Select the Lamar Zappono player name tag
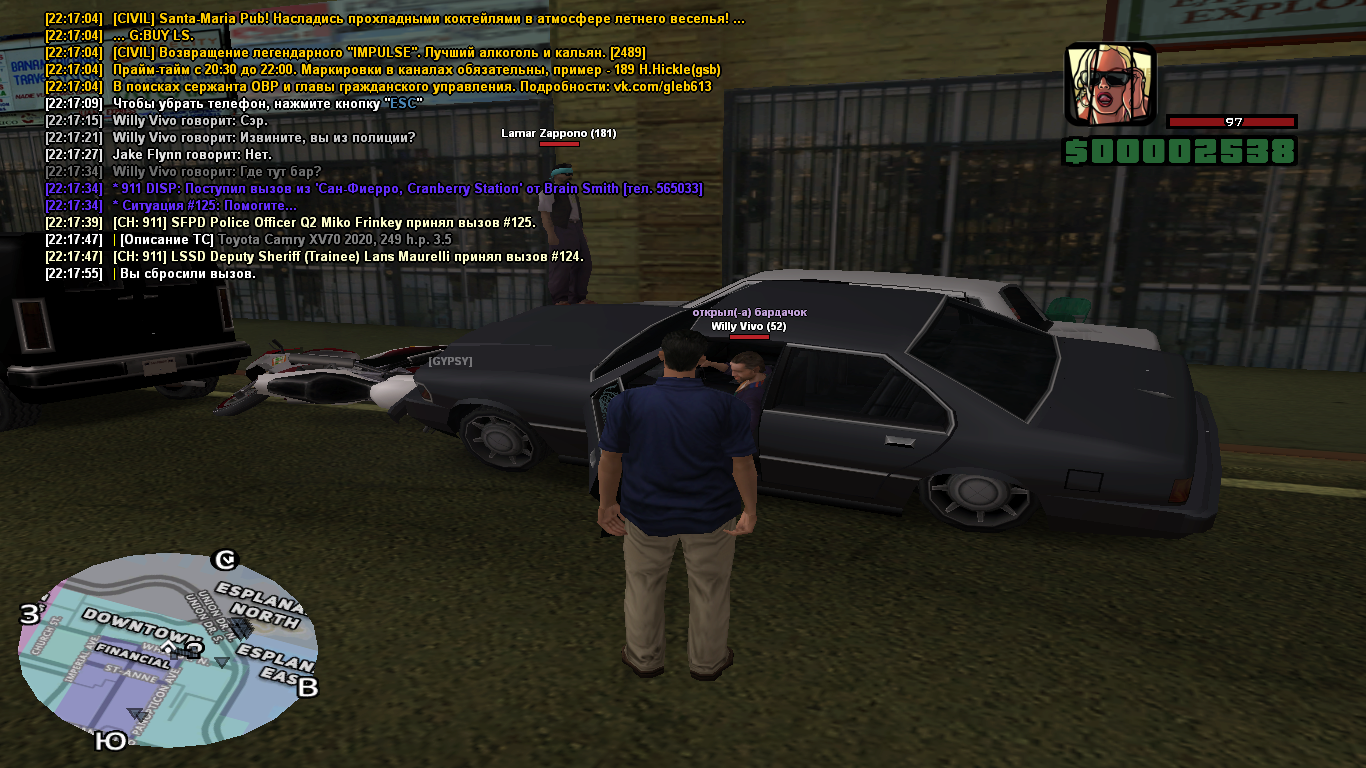 pyautogui.click(x=558, y=133)
